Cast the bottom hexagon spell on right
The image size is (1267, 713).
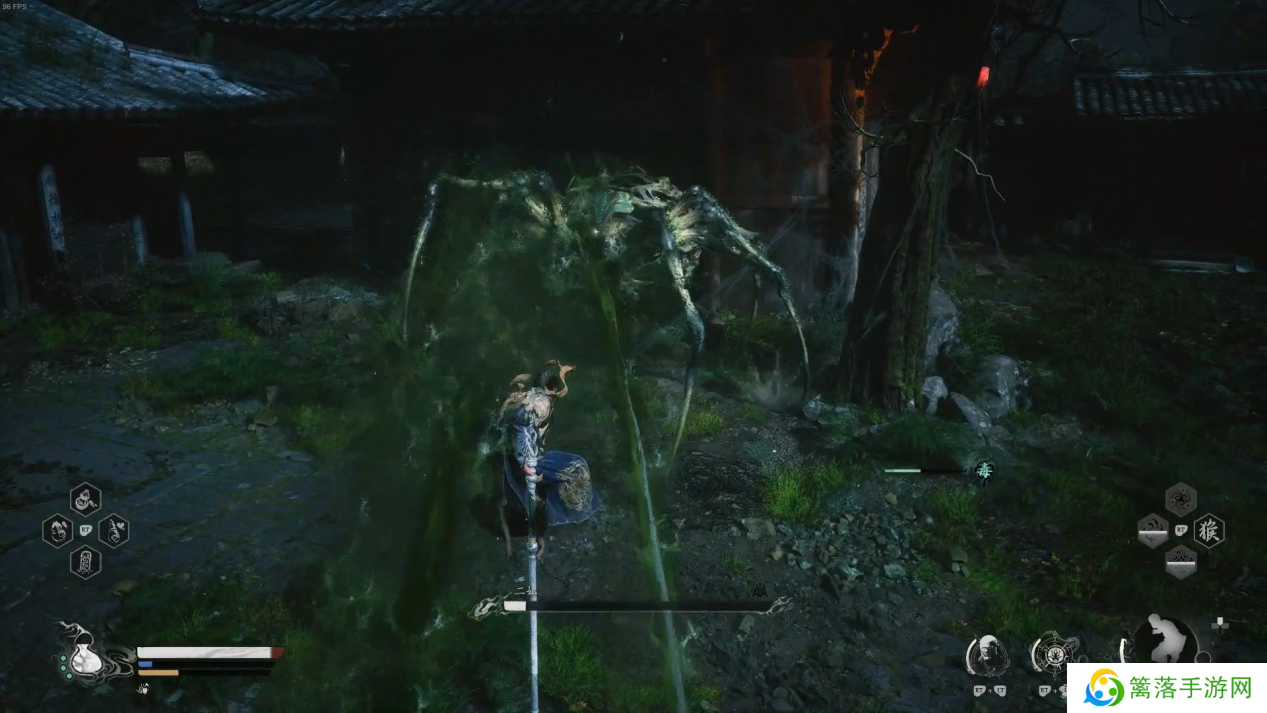pyautogui.click(x=1180, y=562)
